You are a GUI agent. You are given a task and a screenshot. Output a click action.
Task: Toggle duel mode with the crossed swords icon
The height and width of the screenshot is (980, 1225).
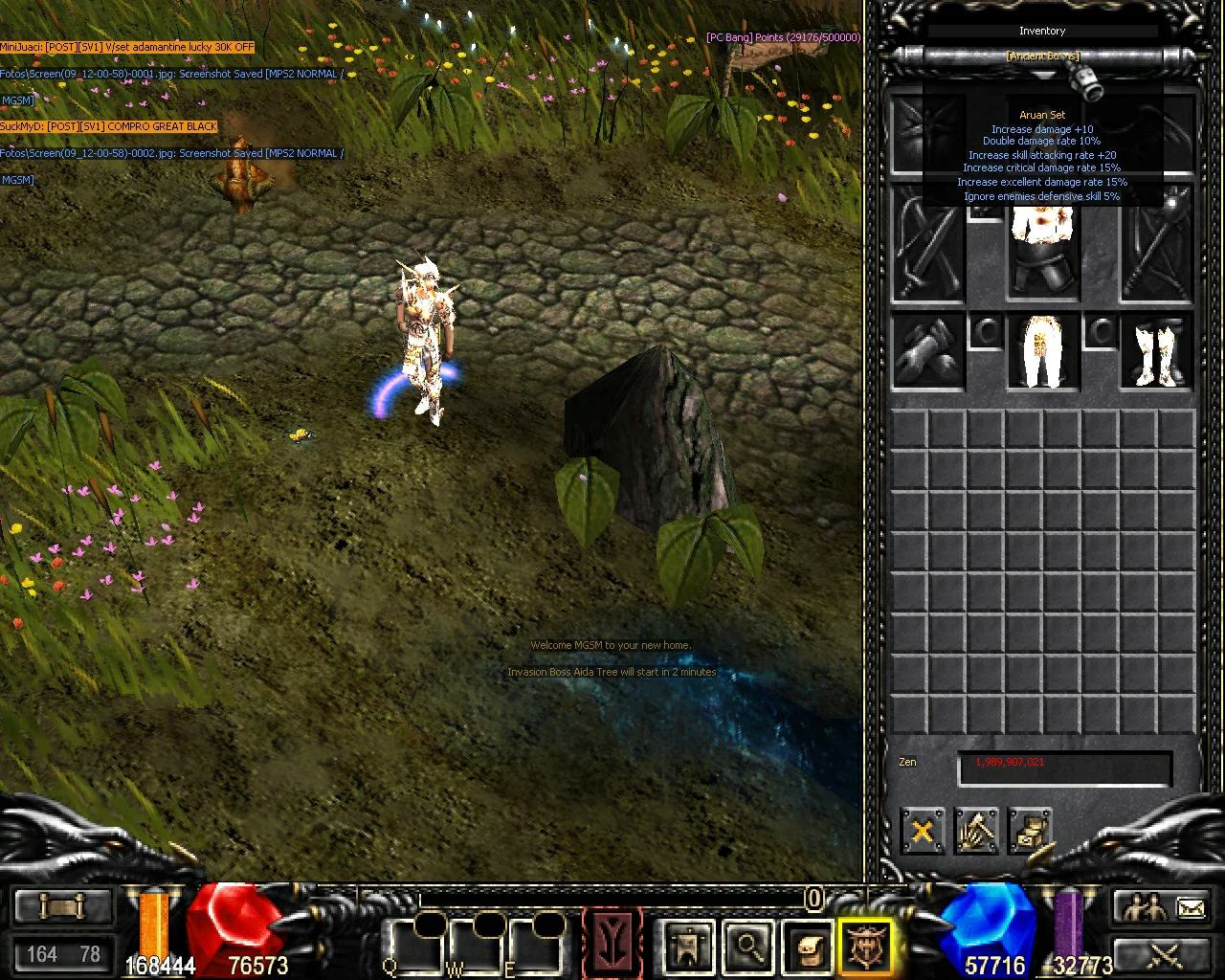1164,954
